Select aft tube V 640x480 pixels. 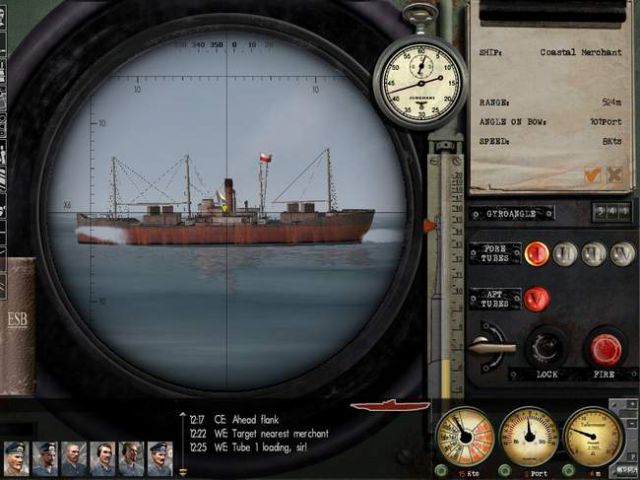click(537, 298)
